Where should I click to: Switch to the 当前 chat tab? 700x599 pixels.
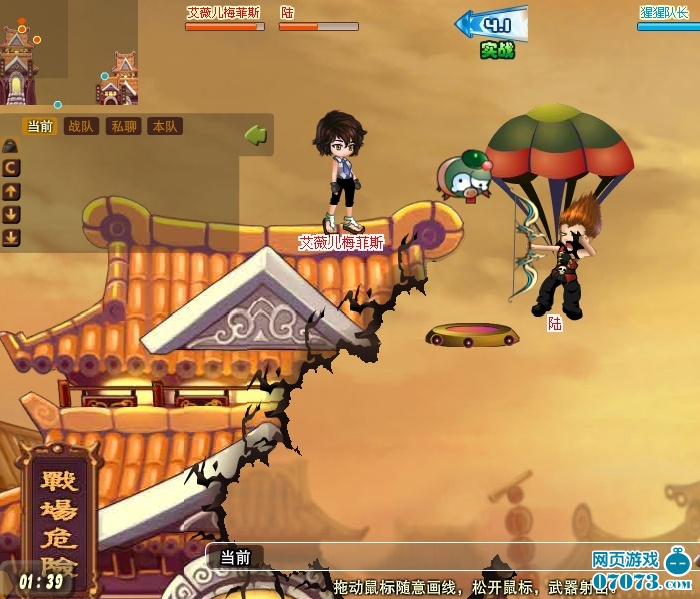pos(40,127)
